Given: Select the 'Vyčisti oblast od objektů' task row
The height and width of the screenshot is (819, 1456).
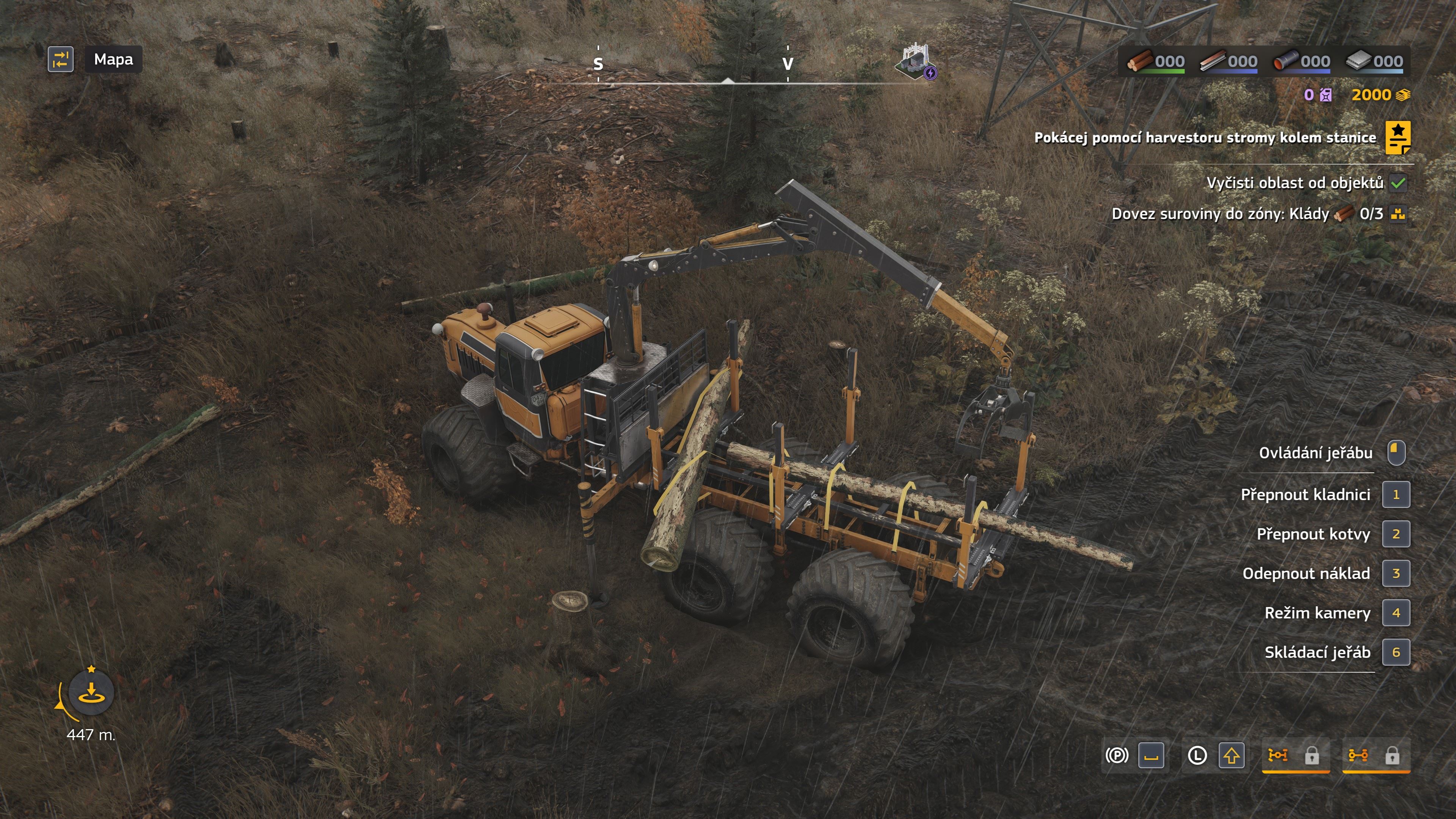Looking at the screenshot, I should [x=1294, y=183].
